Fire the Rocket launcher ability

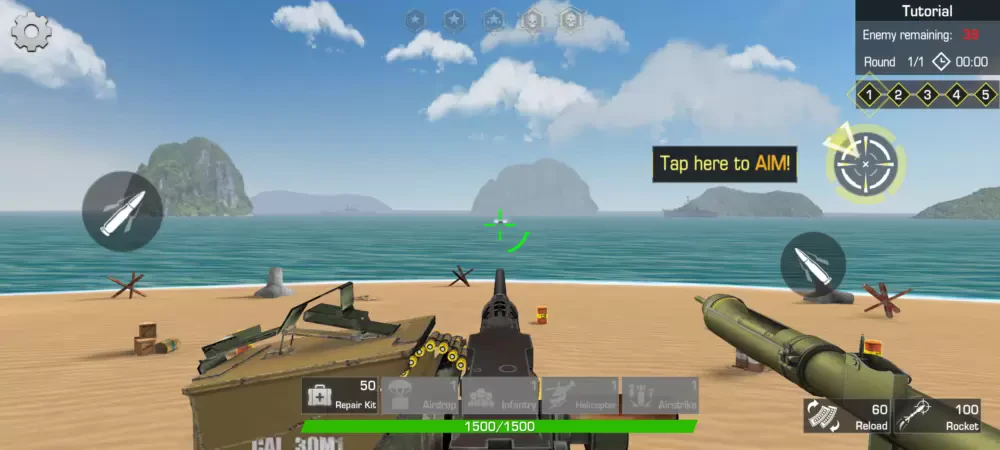(x=937, y=415)
